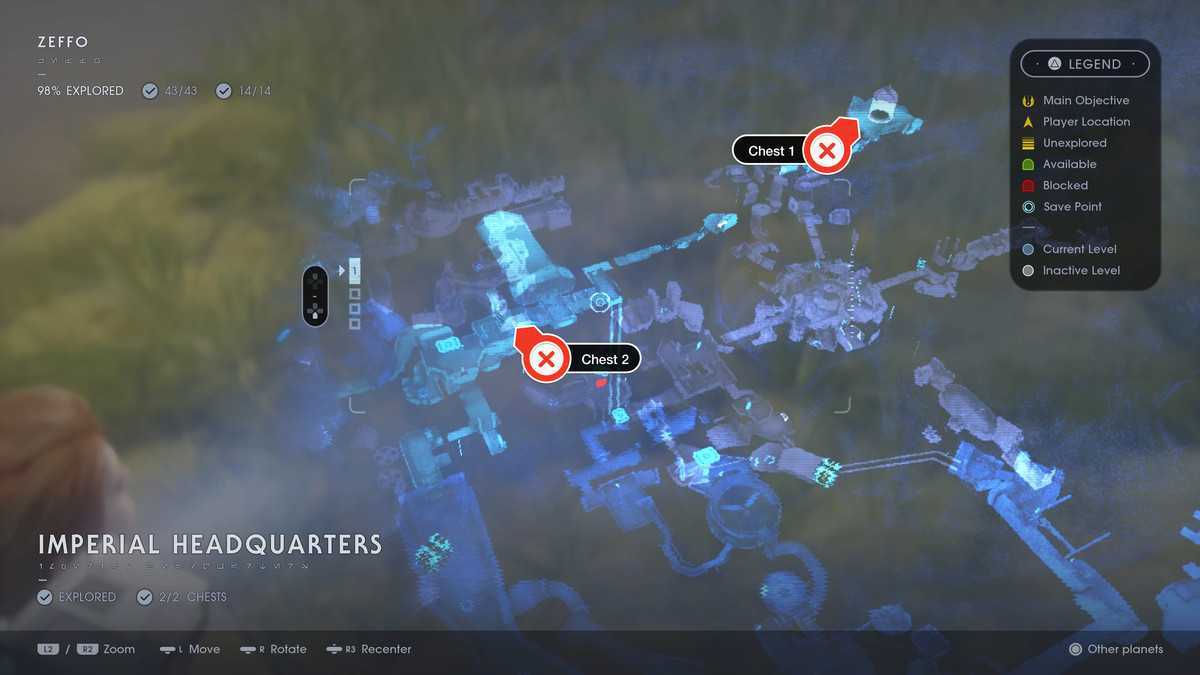Select level 1 on the floor selector

pyautogui.click(x=354, y=271)
